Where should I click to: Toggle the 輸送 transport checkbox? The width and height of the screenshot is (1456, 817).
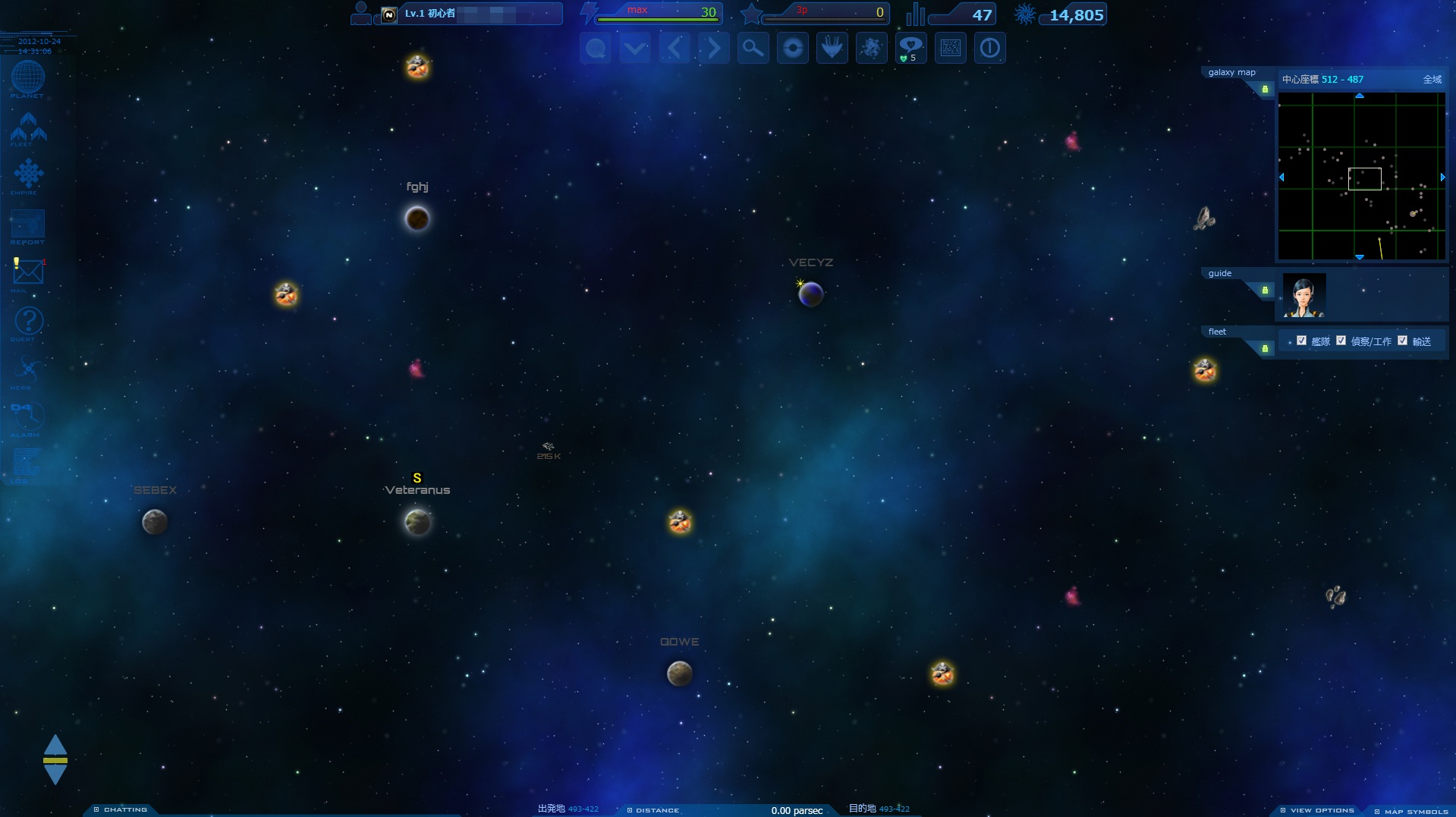pos(1402,341)
